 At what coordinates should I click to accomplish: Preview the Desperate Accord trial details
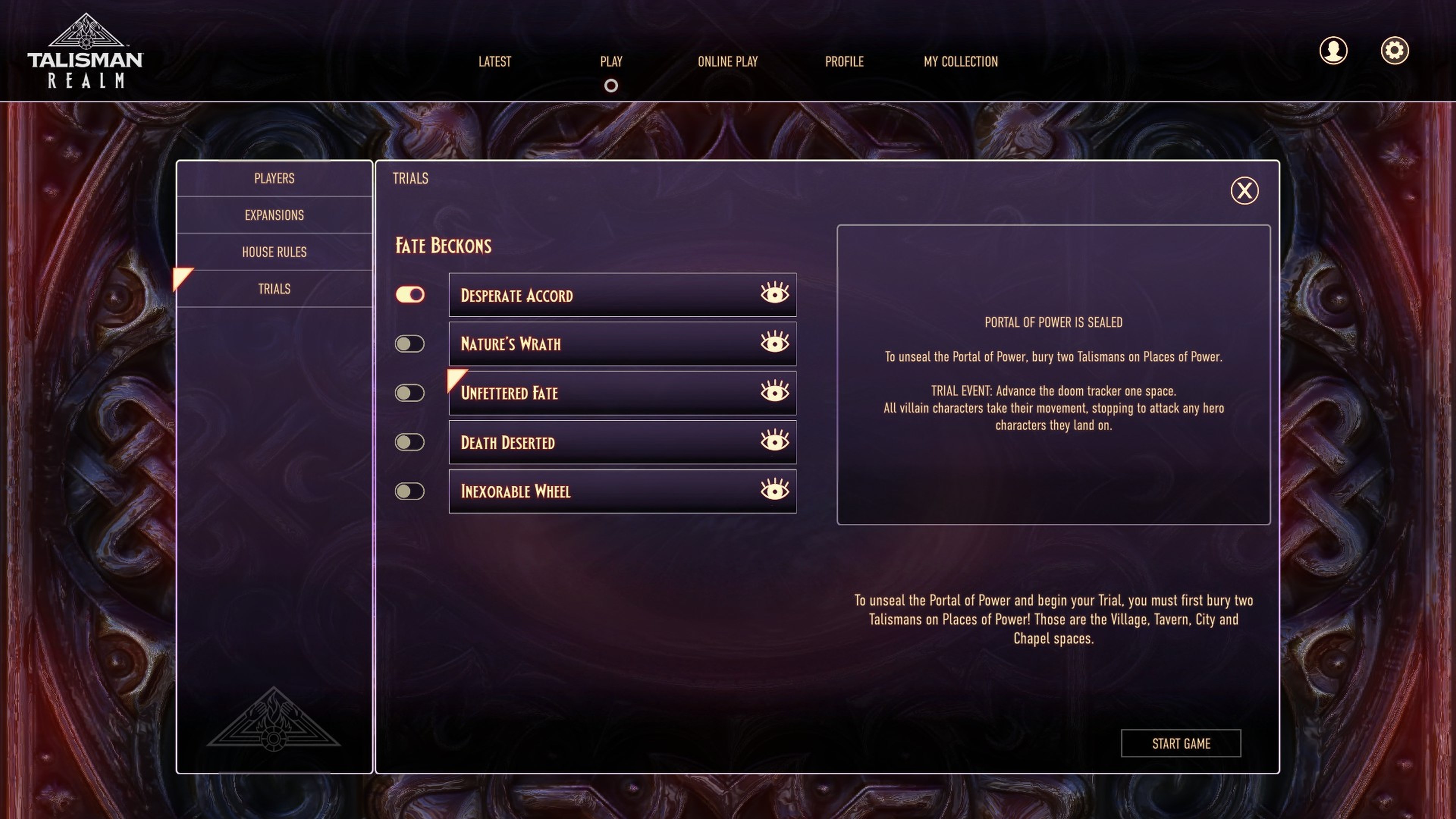(x=774, y=295)
